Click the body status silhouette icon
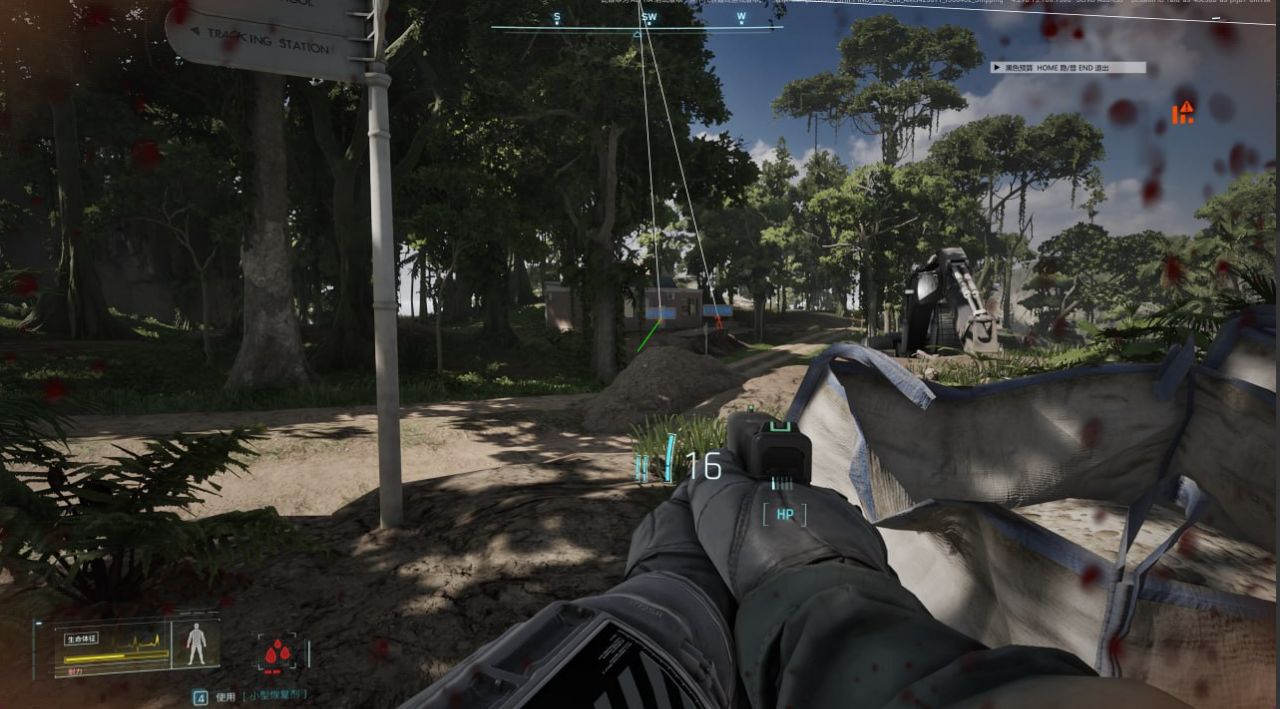This screenshot has width=1280, height=709. pos(196,644)
